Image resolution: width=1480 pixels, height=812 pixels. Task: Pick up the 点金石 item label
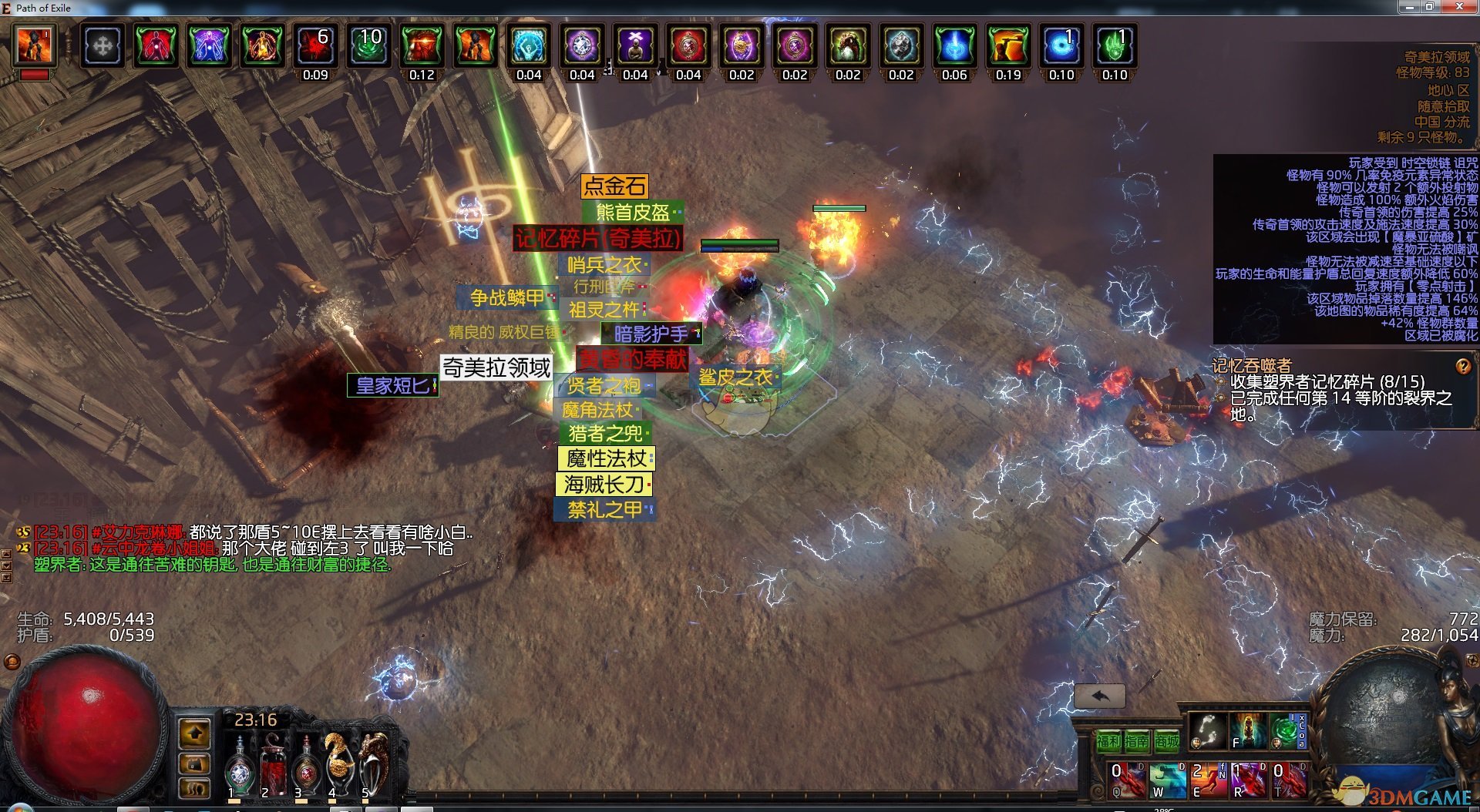tap(614, 186)
